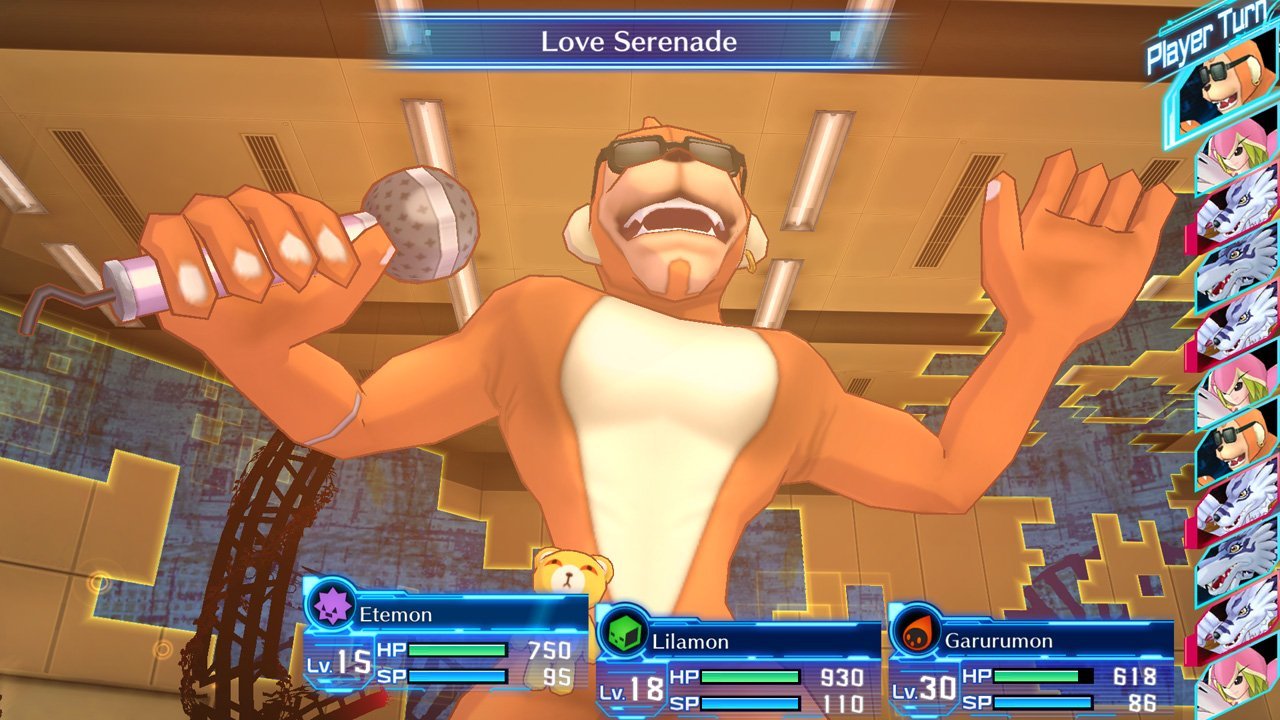Screen dimensions: 1280x720
Task: Click Etemon's purple attribute icon
Action: 331,605
